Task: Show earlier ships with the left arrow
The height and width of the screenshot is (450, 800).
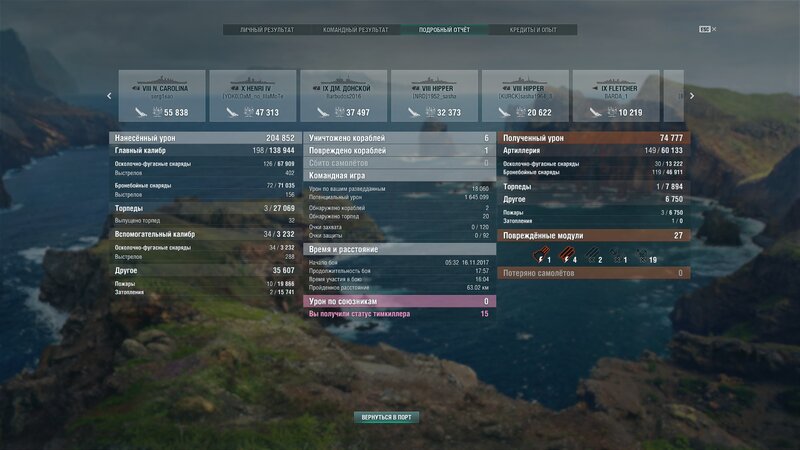Action: click(109, 96)
